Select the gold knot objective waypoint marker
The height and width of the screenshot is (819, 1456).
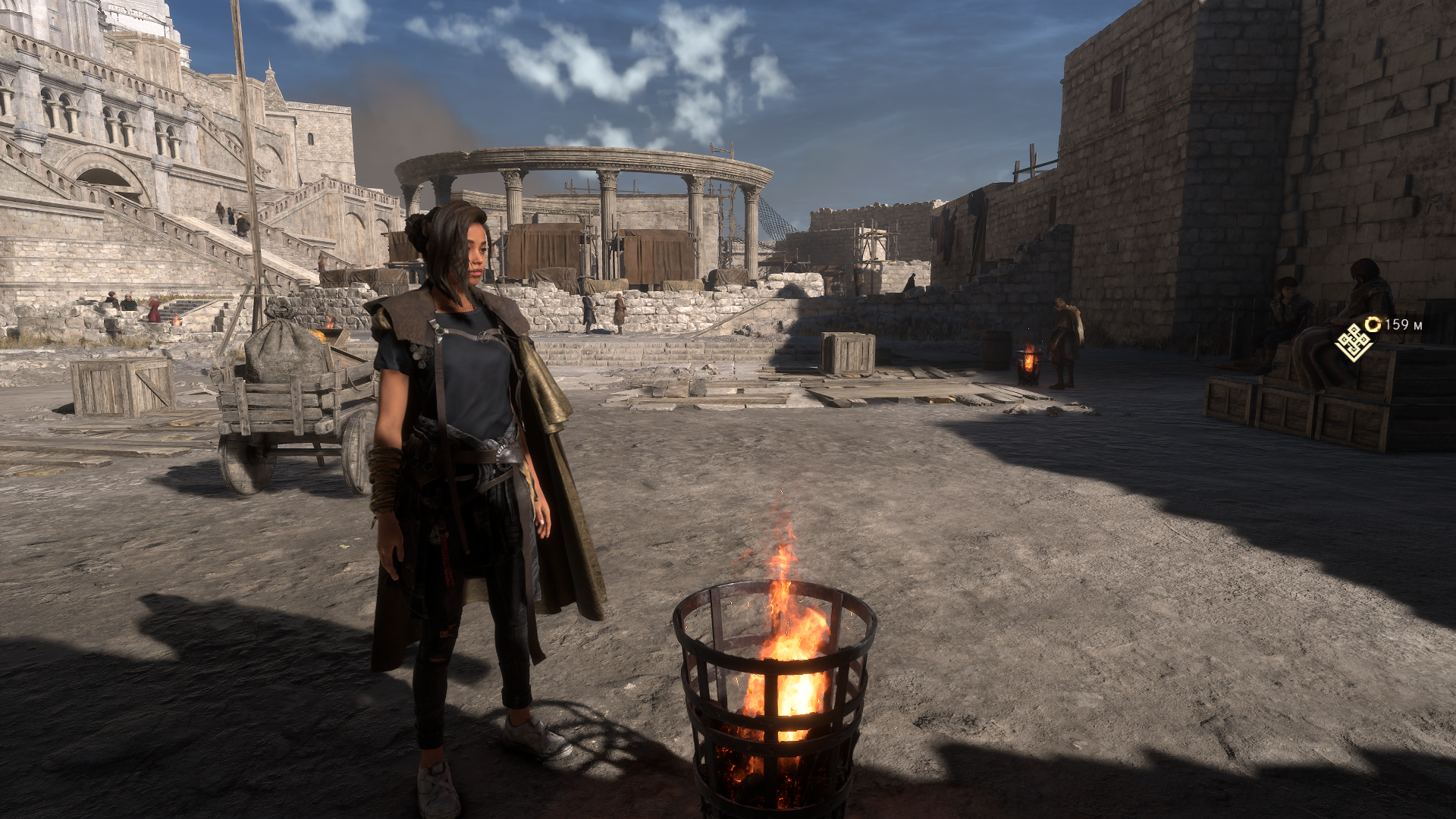click(x=1354, y=342)
